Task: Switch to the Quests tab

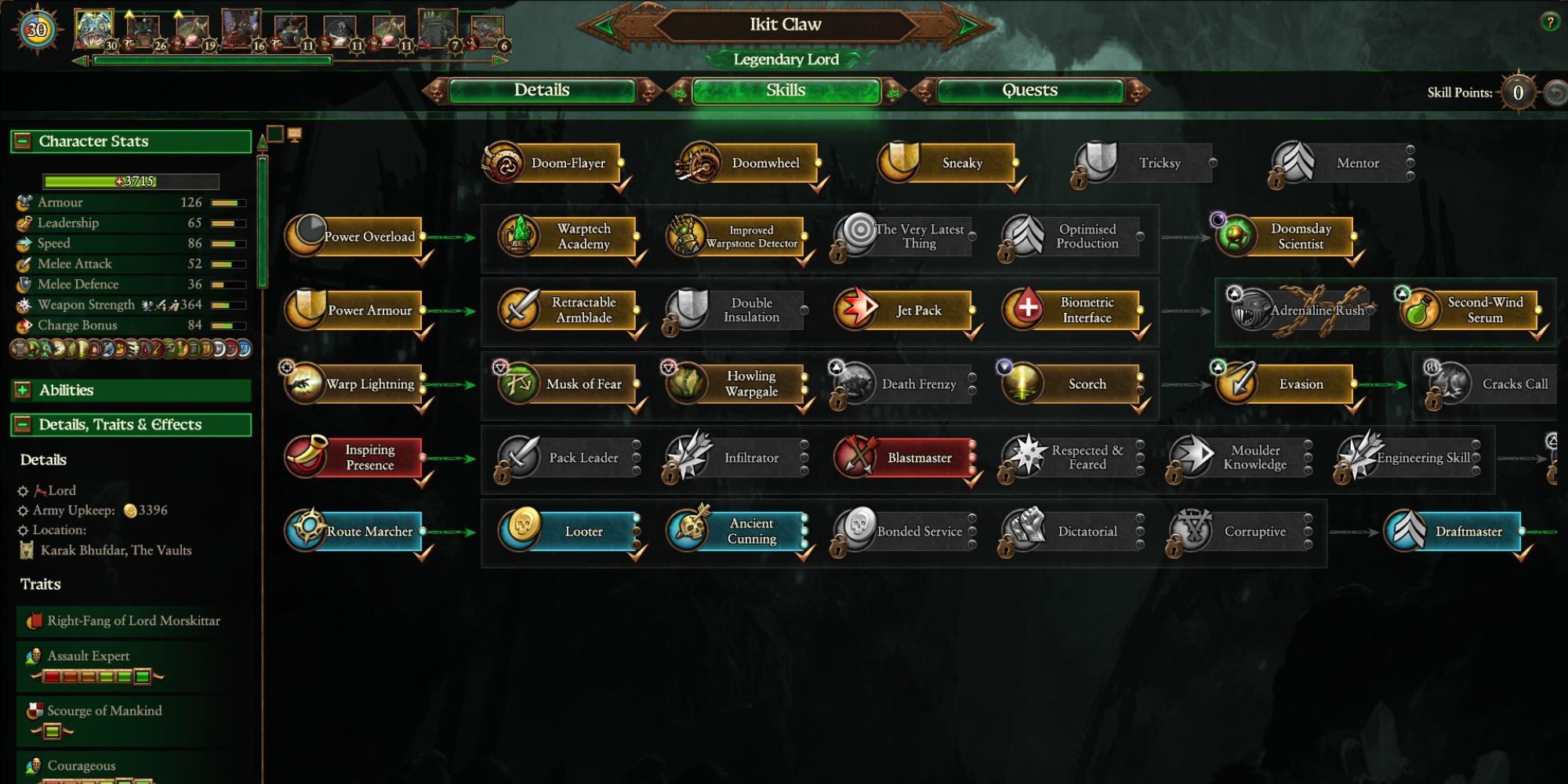Action: pos(1027,90)
